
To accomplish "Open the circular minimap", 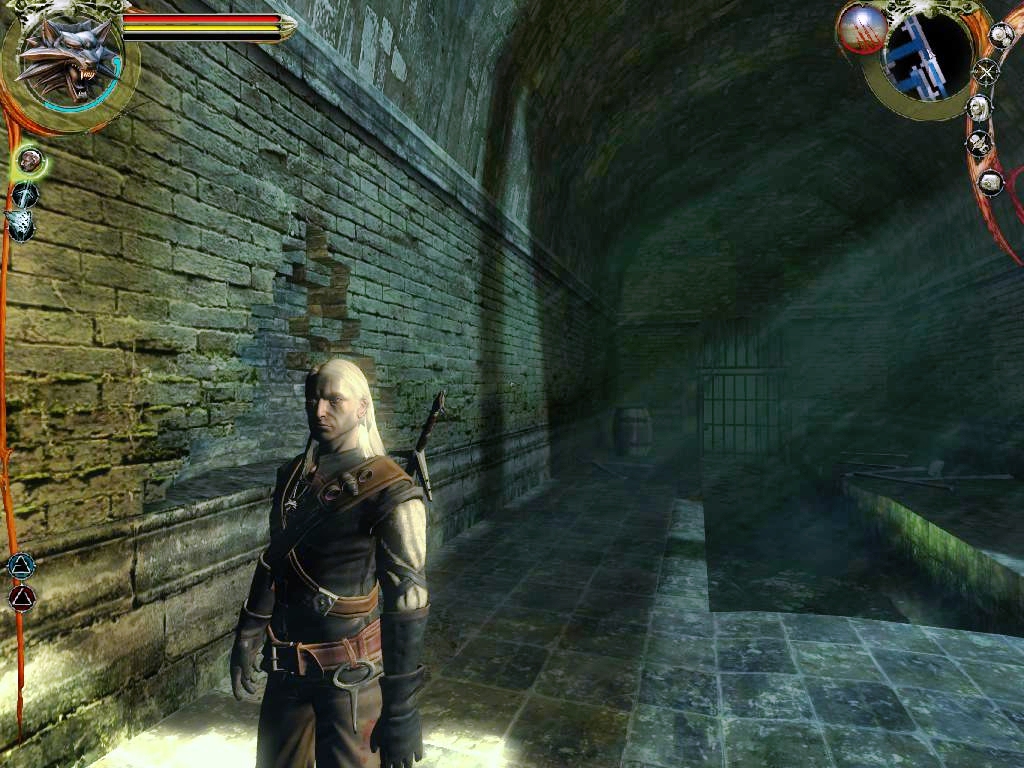I will tap(926, 55).
